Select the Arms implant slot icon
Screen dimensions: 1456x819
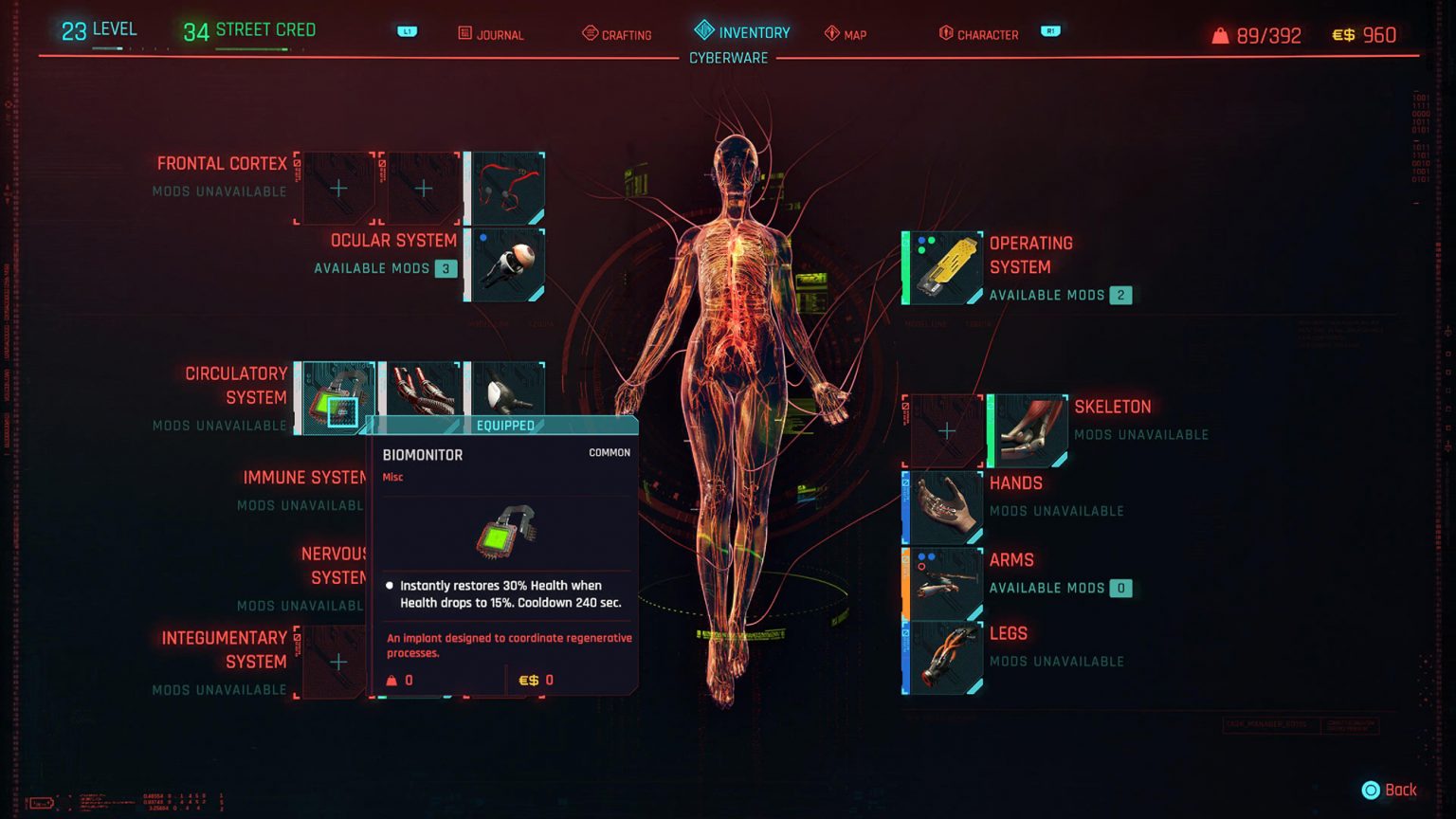click(x=941, y=582)
